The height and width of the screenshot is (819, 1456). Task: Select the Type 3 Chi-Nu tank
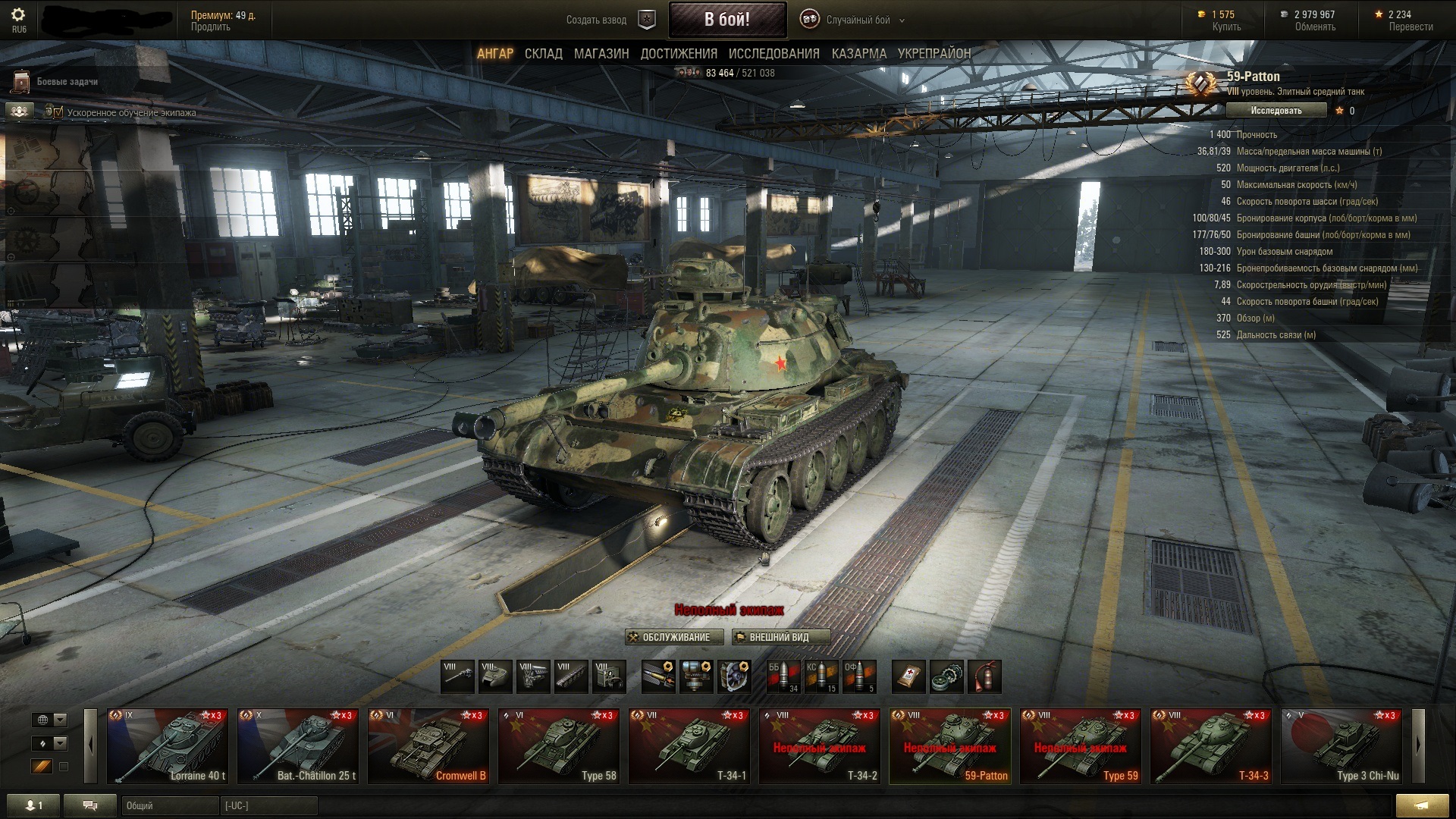[x=1341, y=746]
